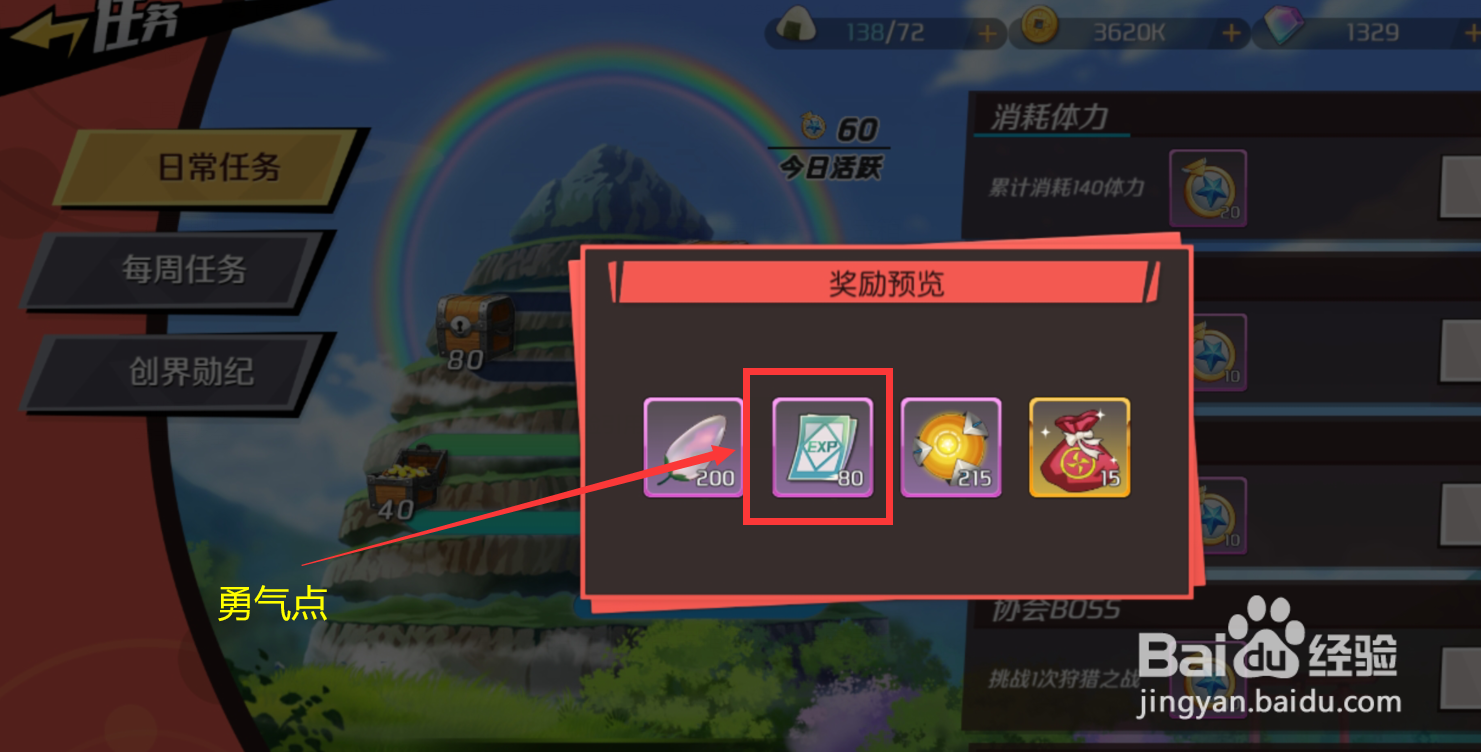
Task: Select the shuriken reward worth 215
Action: (x=950, y=447)
